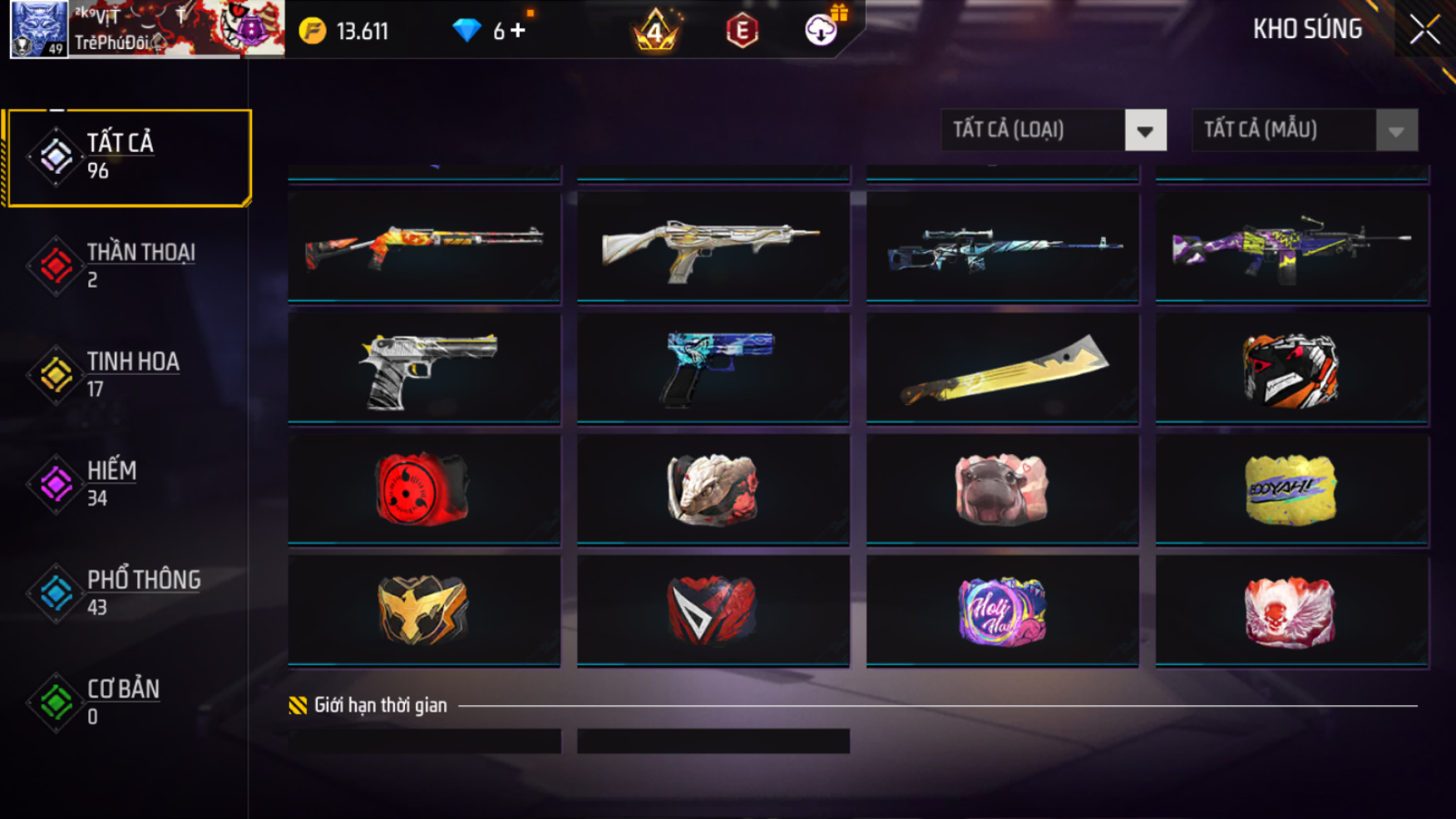
Task: Open the Tất Cả (Loại) dropdown
Action: [x=1144, y=131]
